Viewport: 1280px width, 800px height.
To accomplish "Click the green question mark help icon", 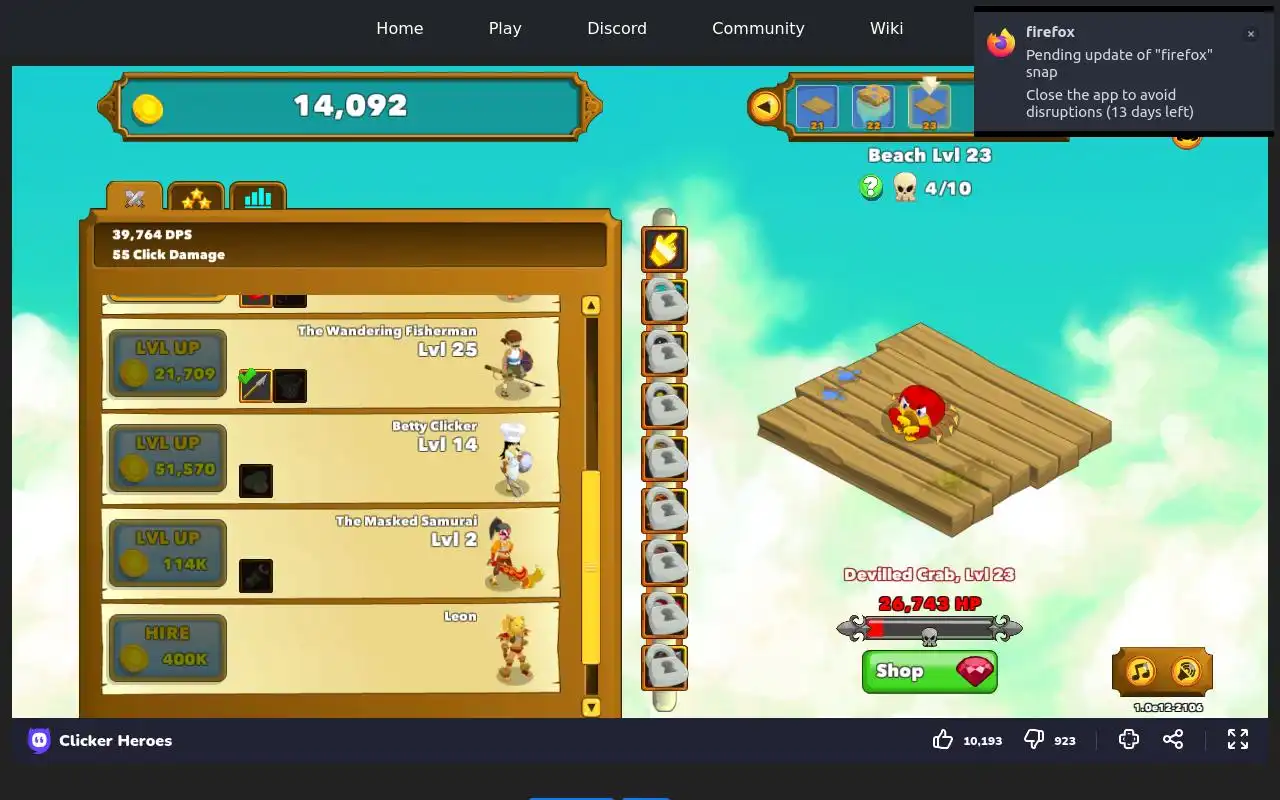I will click(x=871, y=187).
